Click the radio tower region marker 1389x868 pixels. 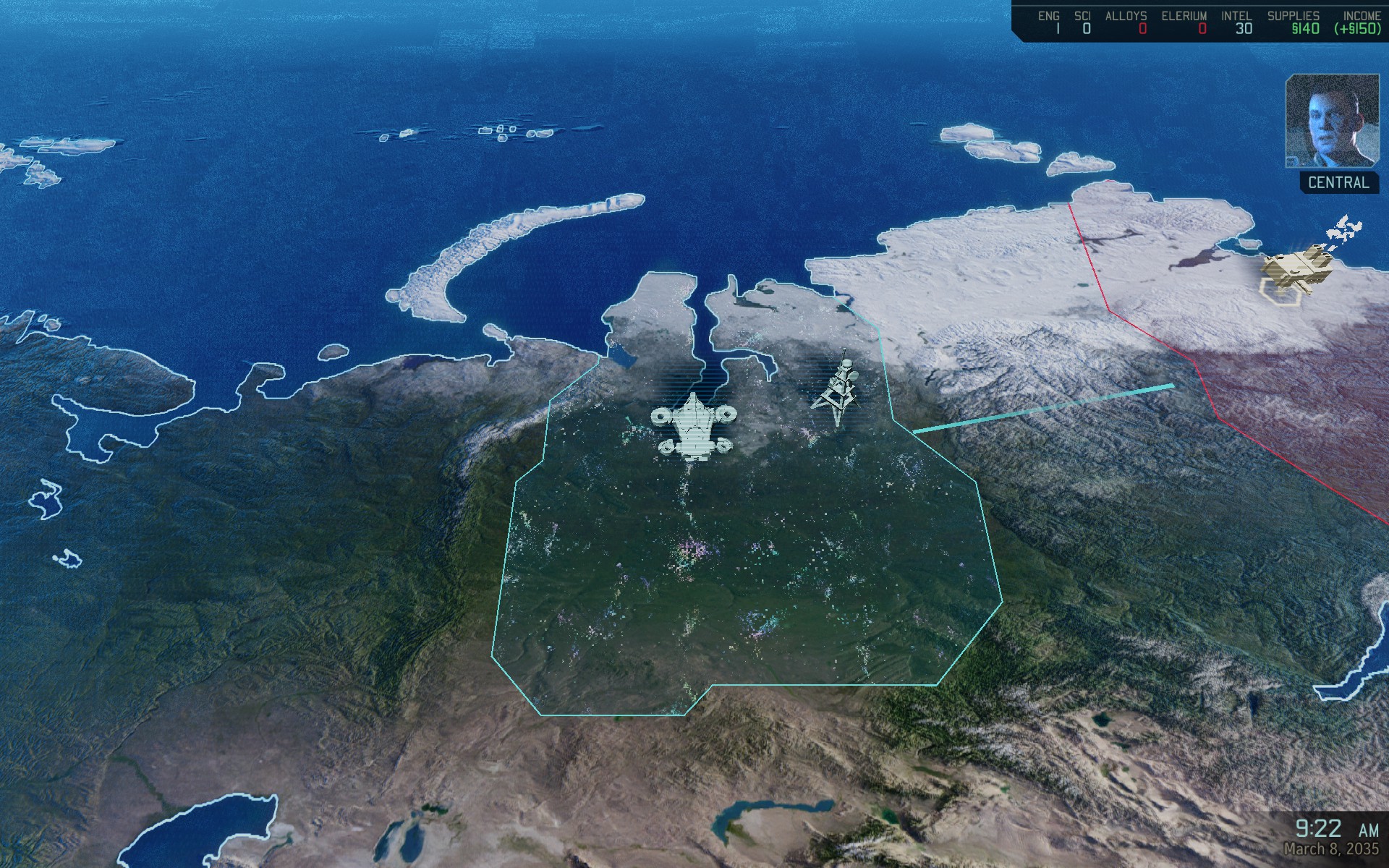(838, 390)
